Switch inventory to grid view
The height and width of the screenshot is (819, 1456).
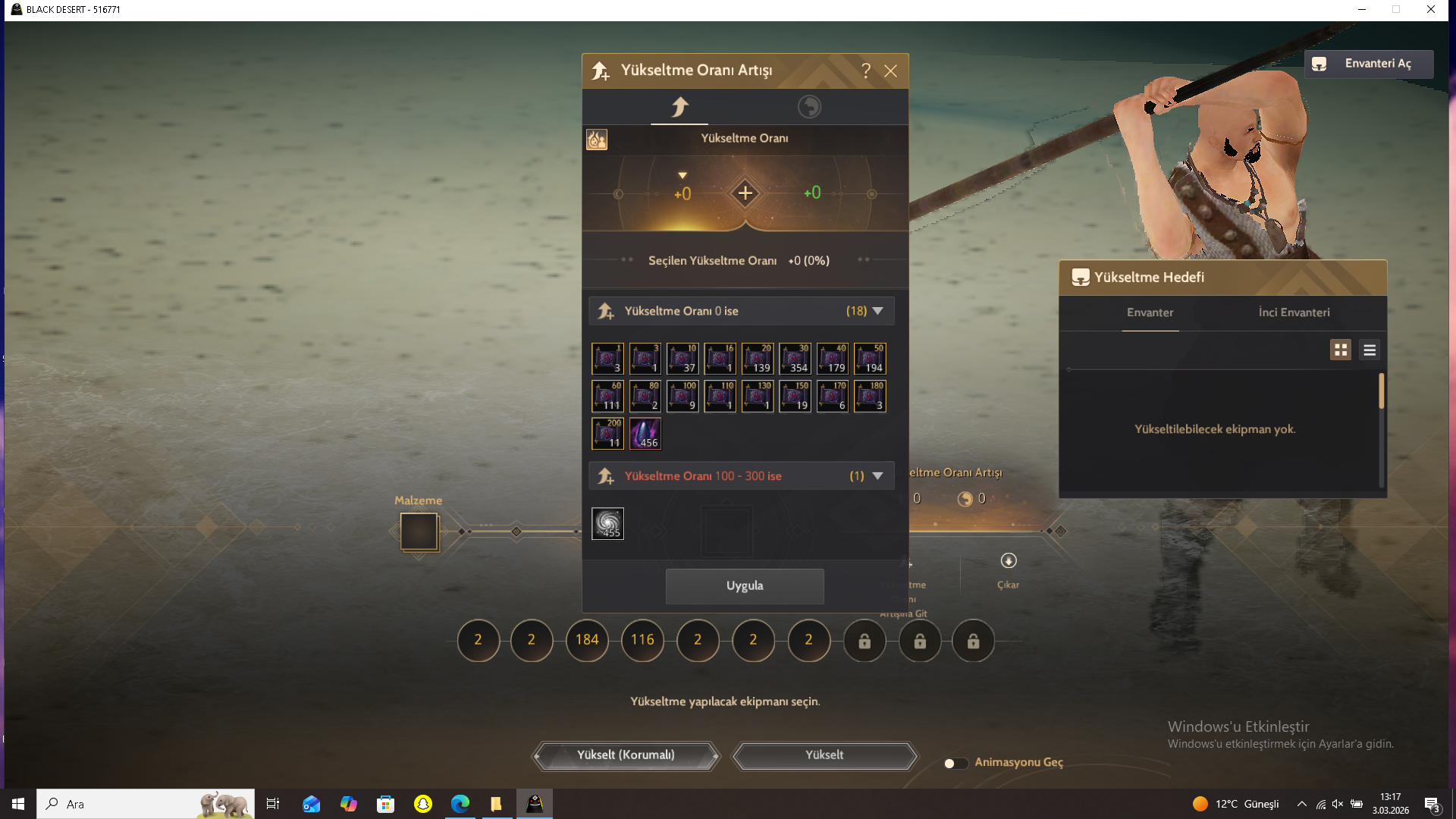point(1341,350)
